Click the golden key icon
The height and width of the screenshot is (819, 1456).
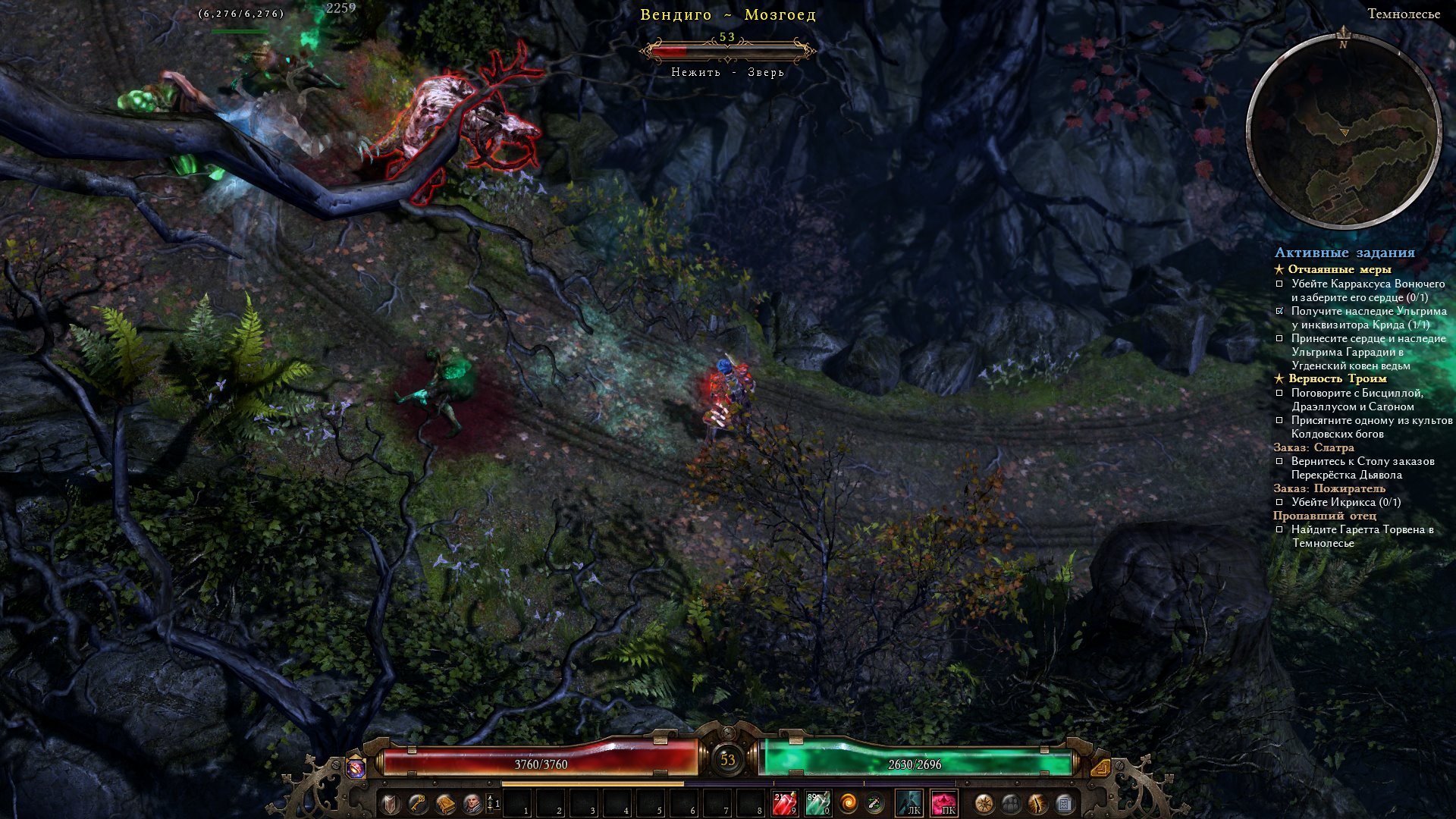point(418,803)
